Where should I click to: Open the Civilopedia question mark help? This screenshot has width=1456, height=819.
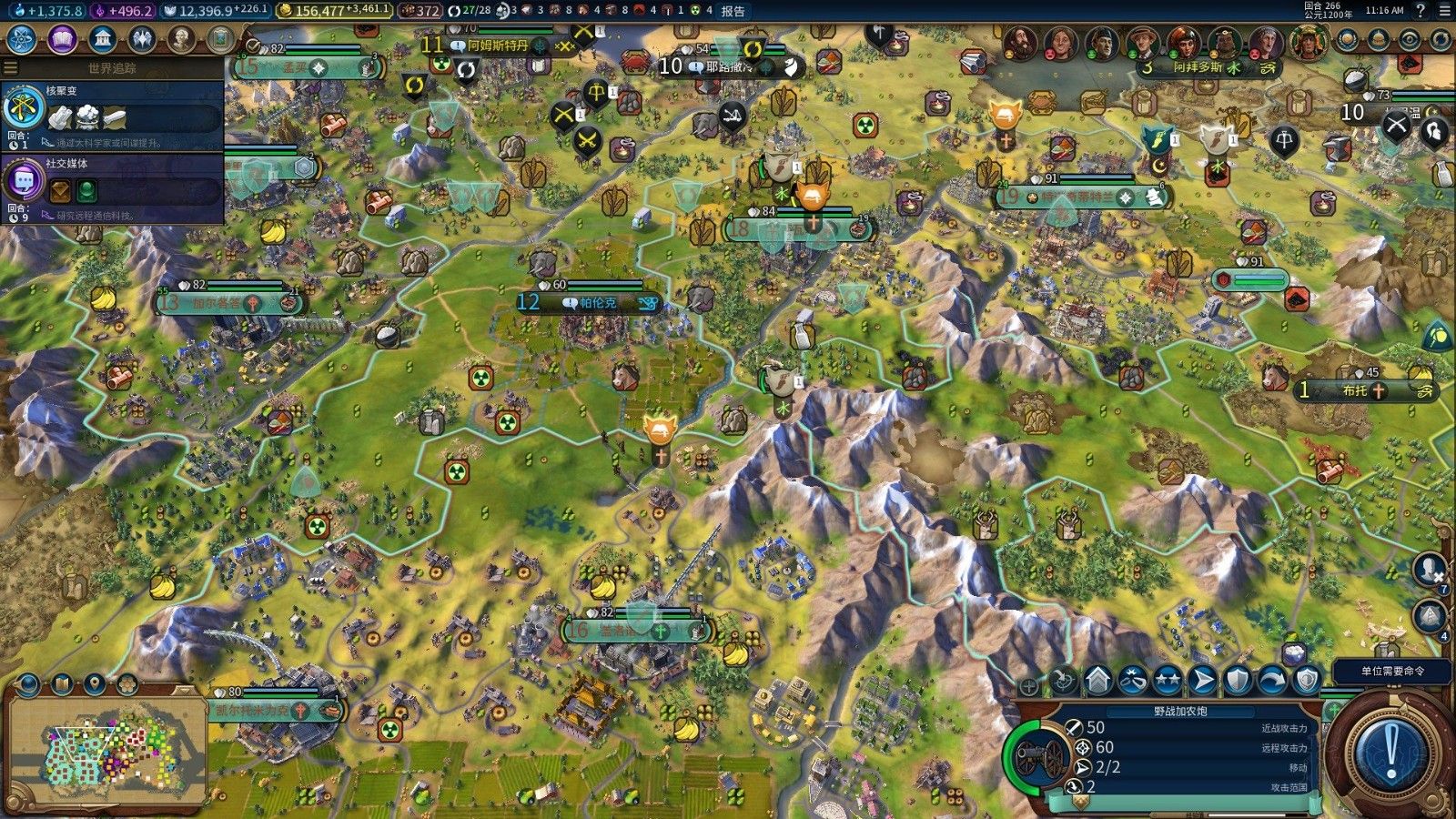click(x=1421, y=11)
